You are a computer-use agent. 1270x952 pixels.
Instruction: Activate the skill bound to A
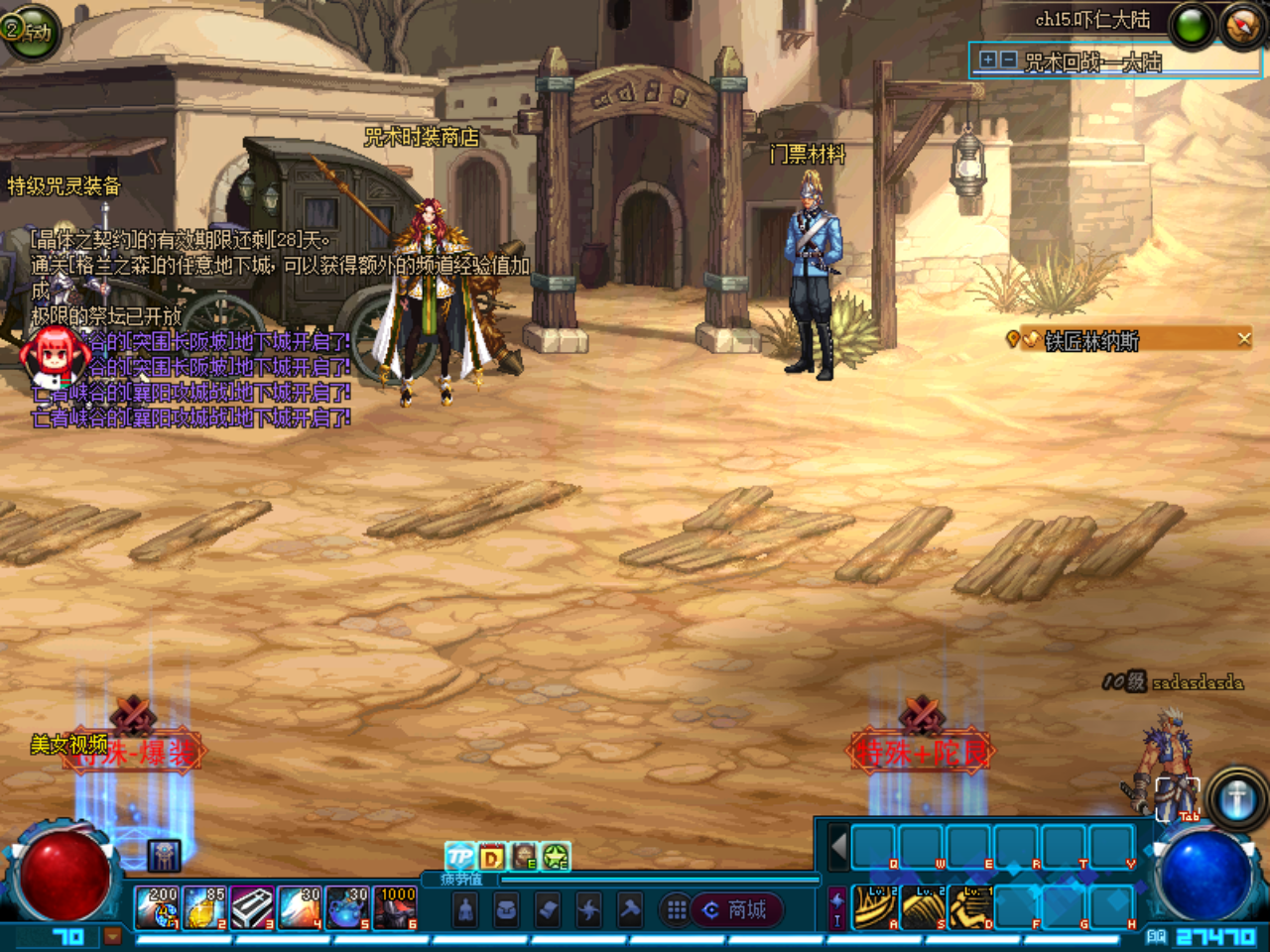[x=874, y=907]
